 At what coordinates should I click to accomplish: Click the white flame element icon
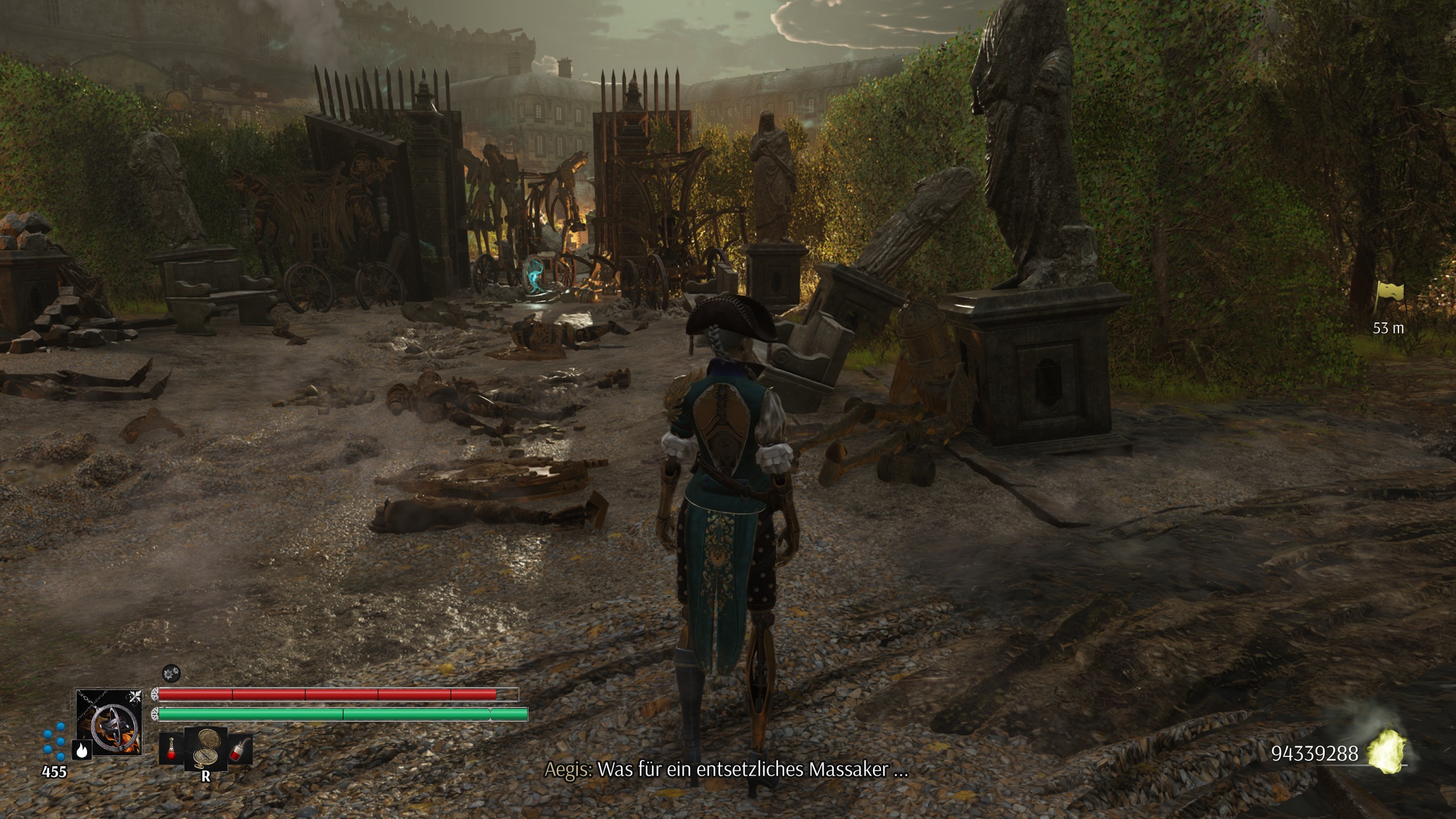(82, 751)
